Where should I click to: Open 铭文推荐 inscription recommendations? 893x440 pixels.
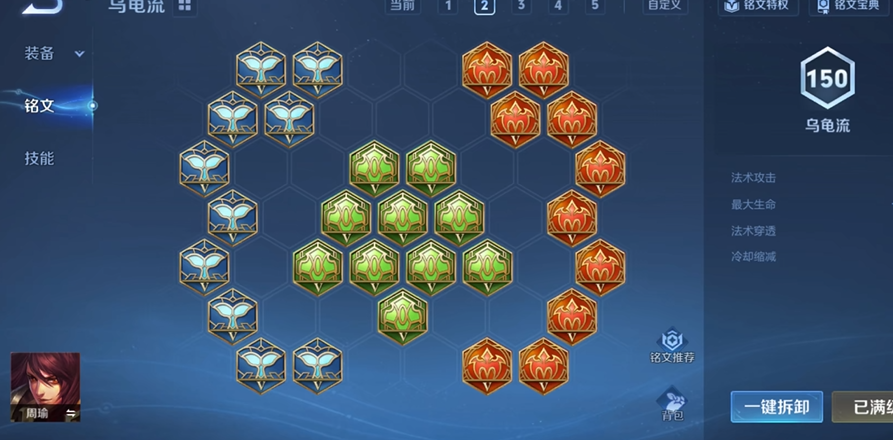coord(672,347)
